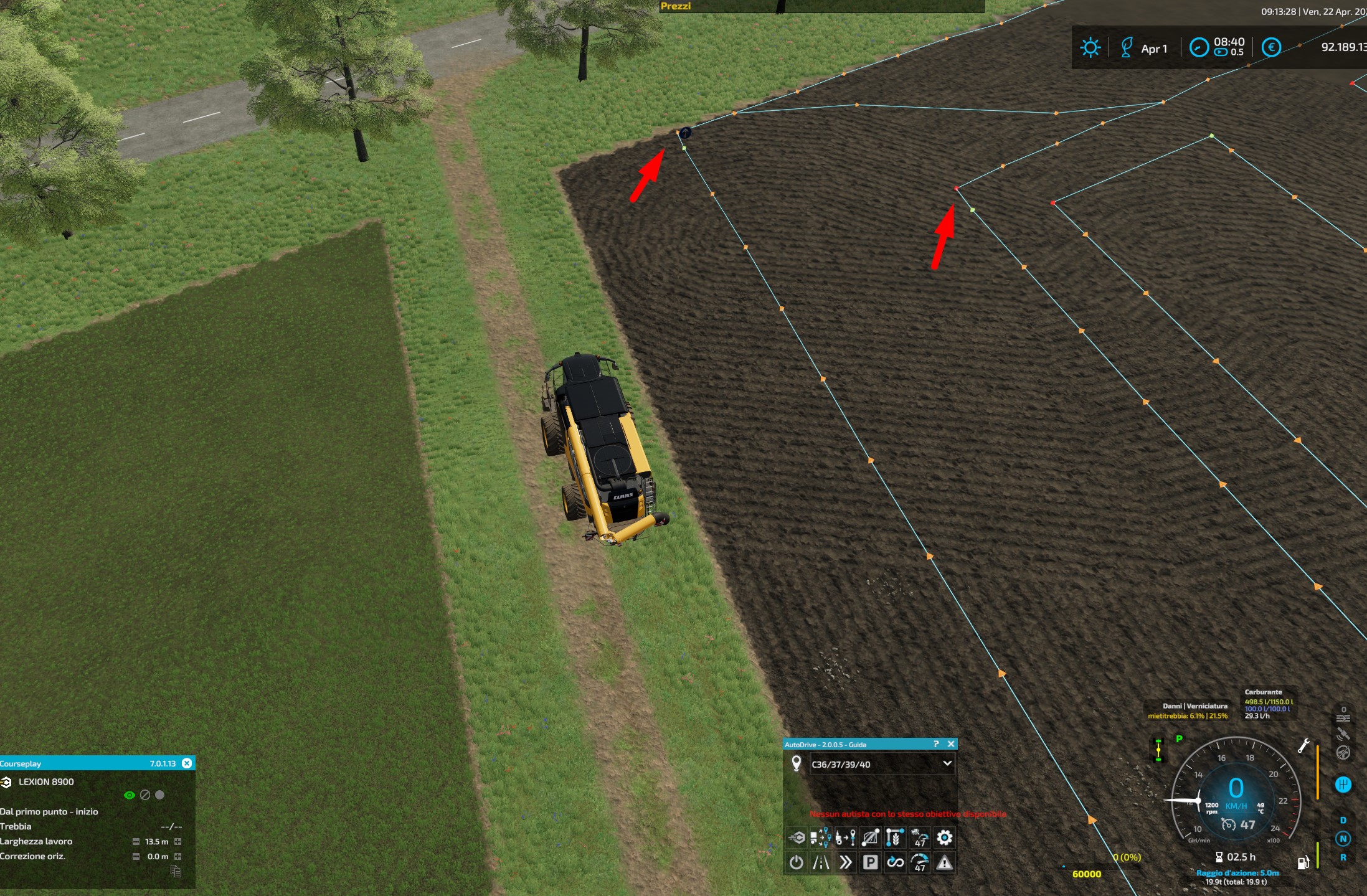Click the AutoDrive help question mark button
The image size is (1367, 896).
coord(937,744)
